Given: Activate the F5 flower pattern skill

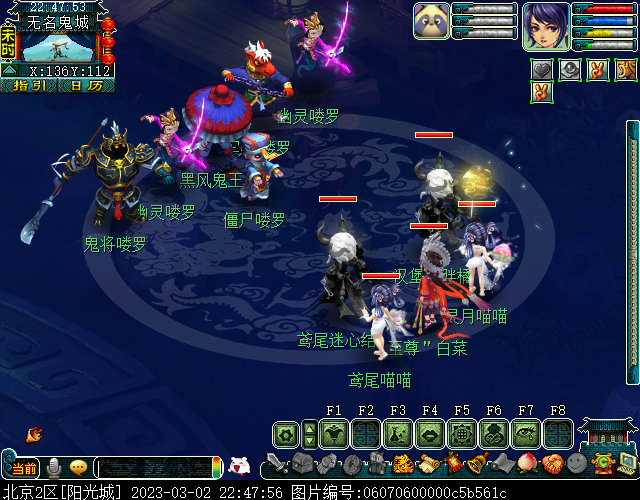Looking at the screenshot, I should 462,433.
